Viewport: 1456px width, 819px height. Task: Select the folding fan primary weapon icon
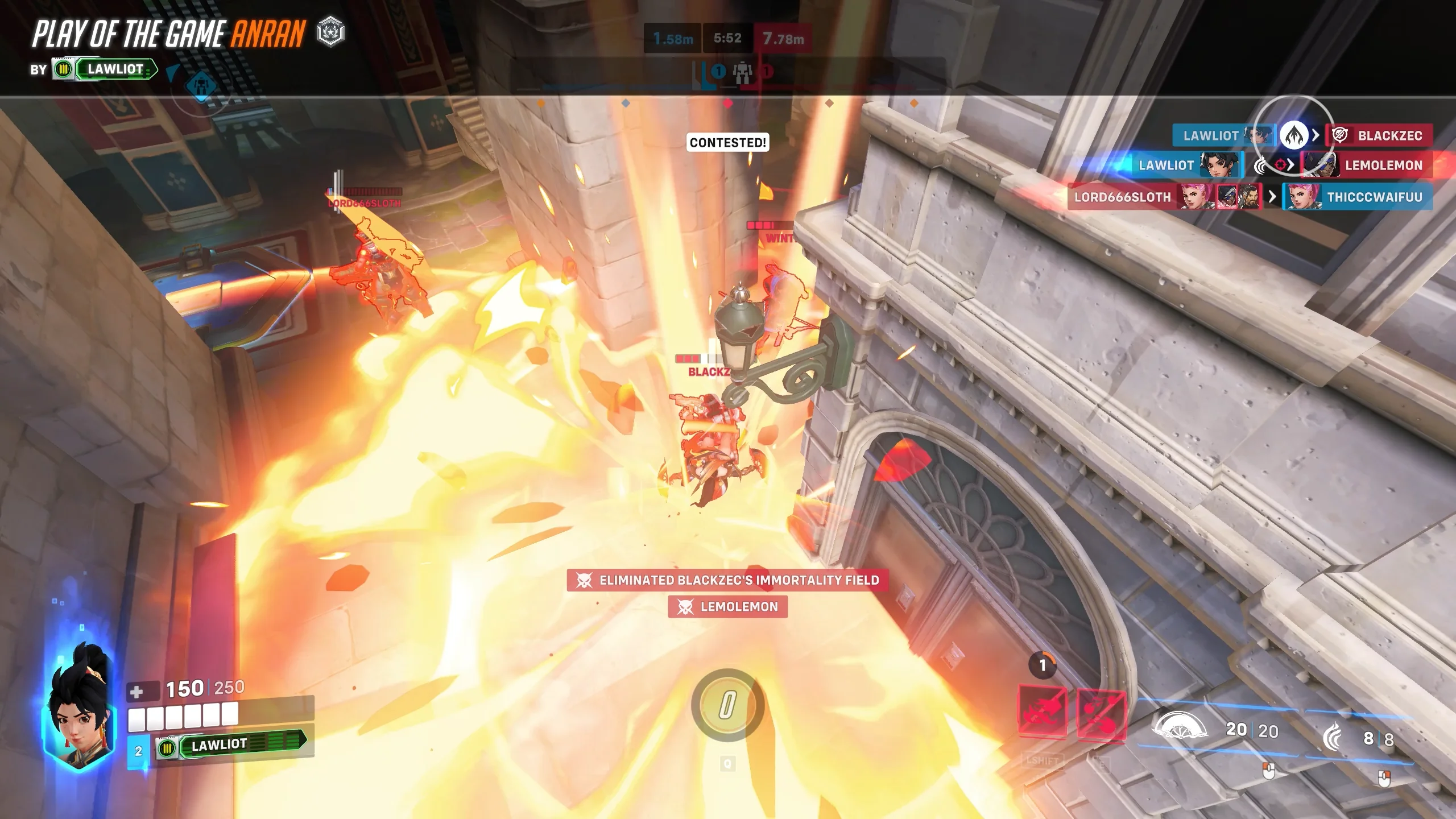(x=1179, y=729)
